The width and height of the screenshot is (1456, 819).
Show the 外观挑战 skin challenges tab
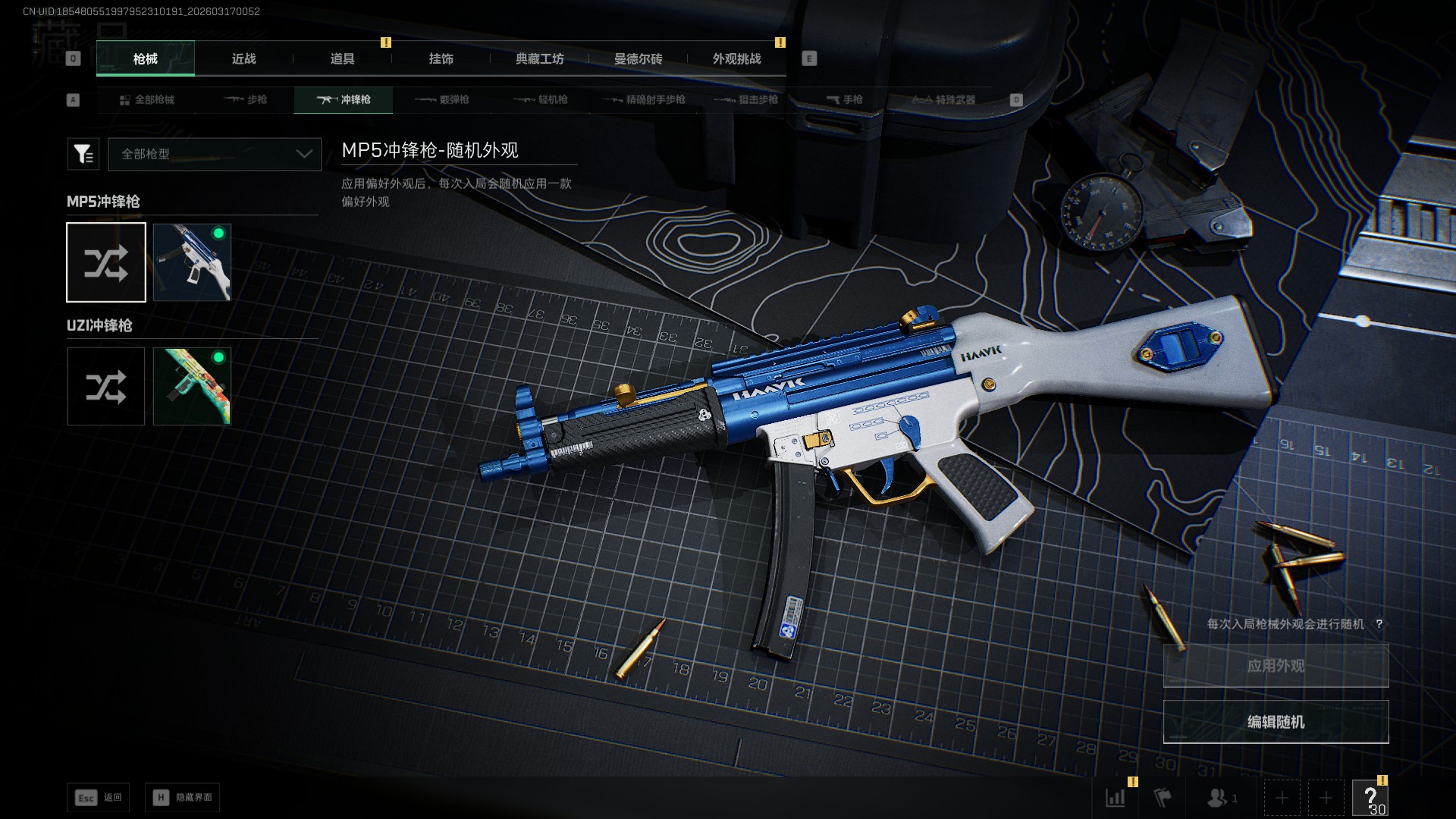click(736, 59)
